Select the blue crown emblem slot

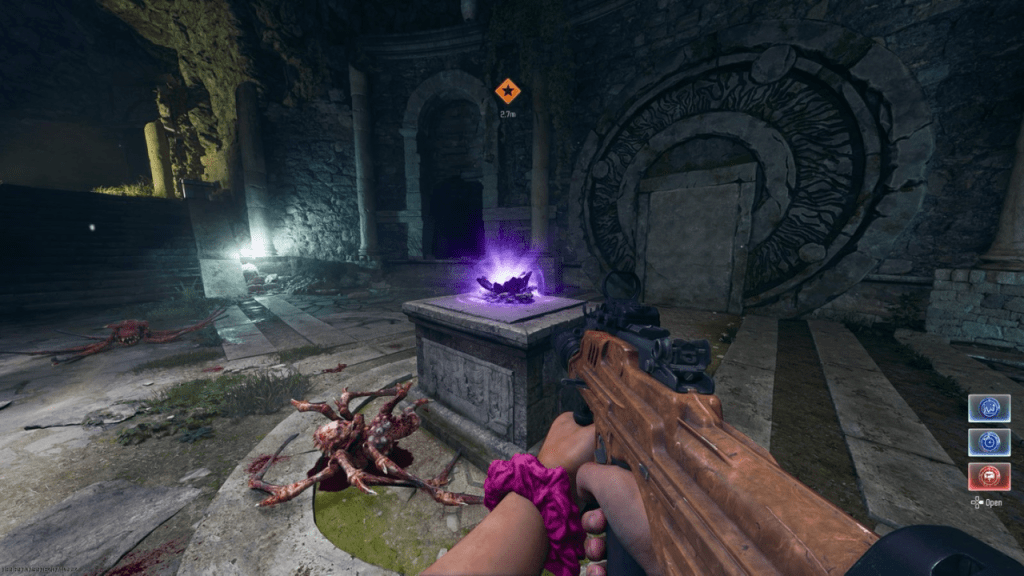click(x=988, y=408)
